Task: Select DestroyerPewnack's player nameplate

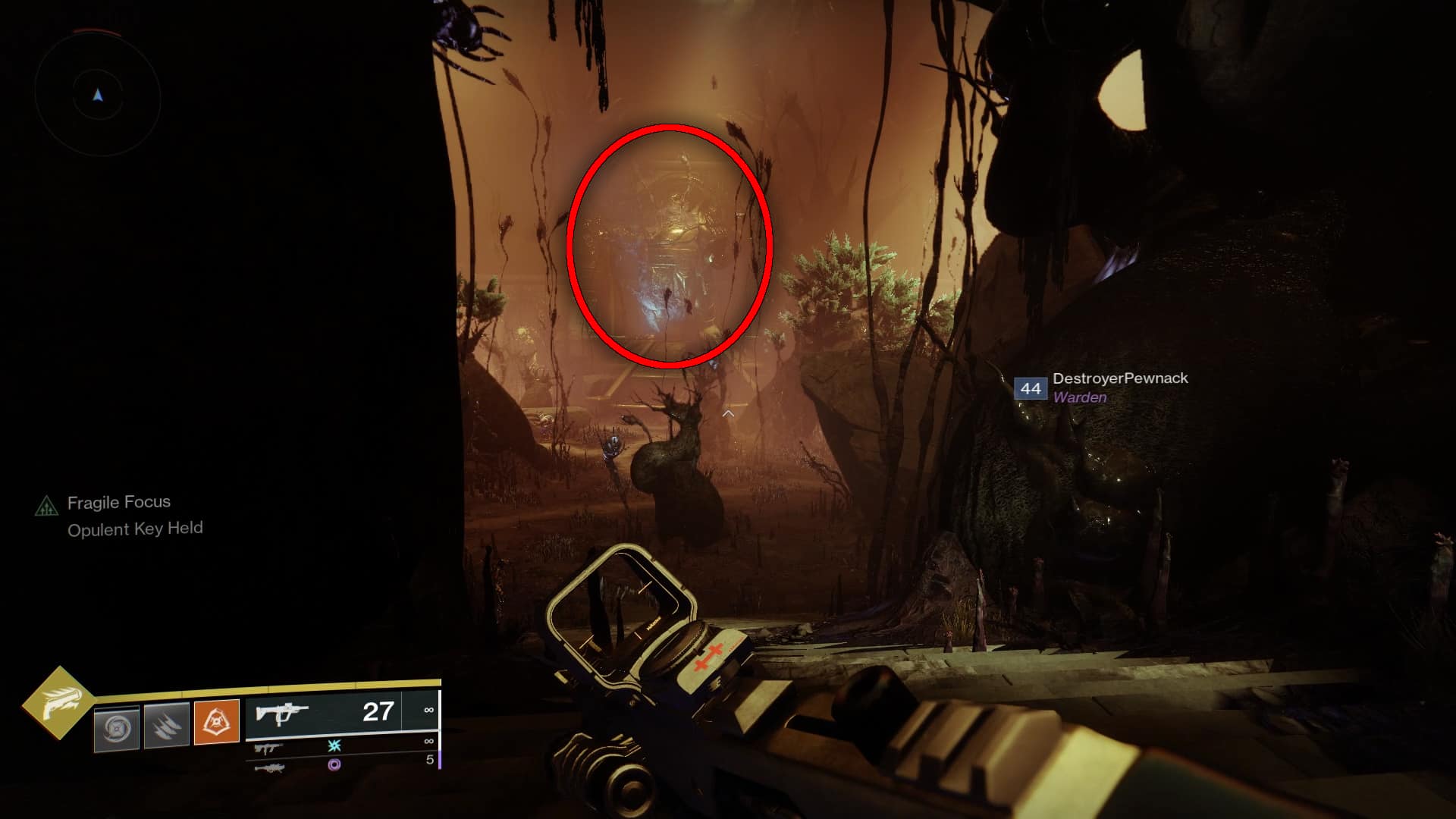Action: point(1102,388)
